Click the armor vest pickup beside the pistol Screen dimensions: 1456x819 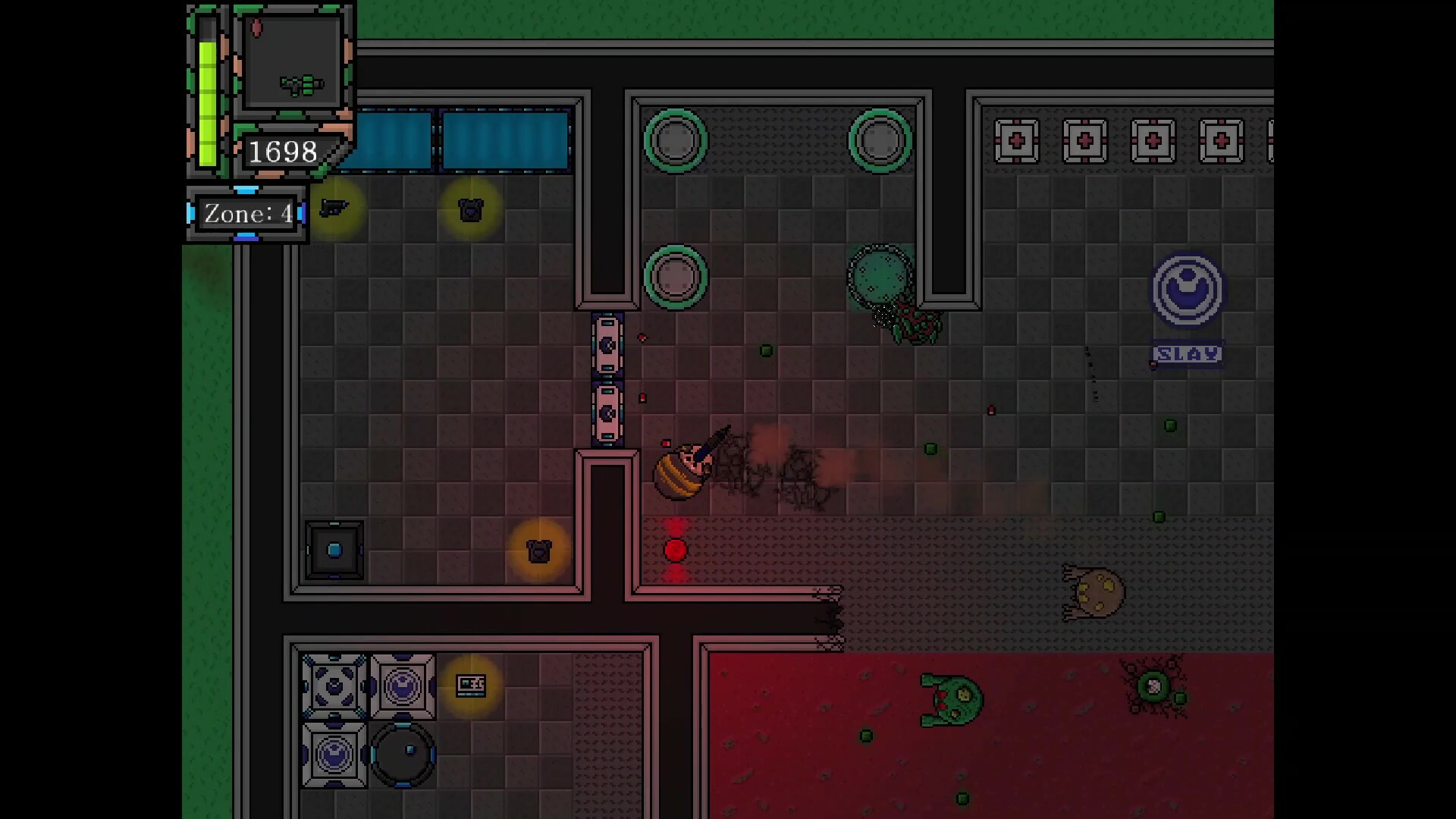471,210
